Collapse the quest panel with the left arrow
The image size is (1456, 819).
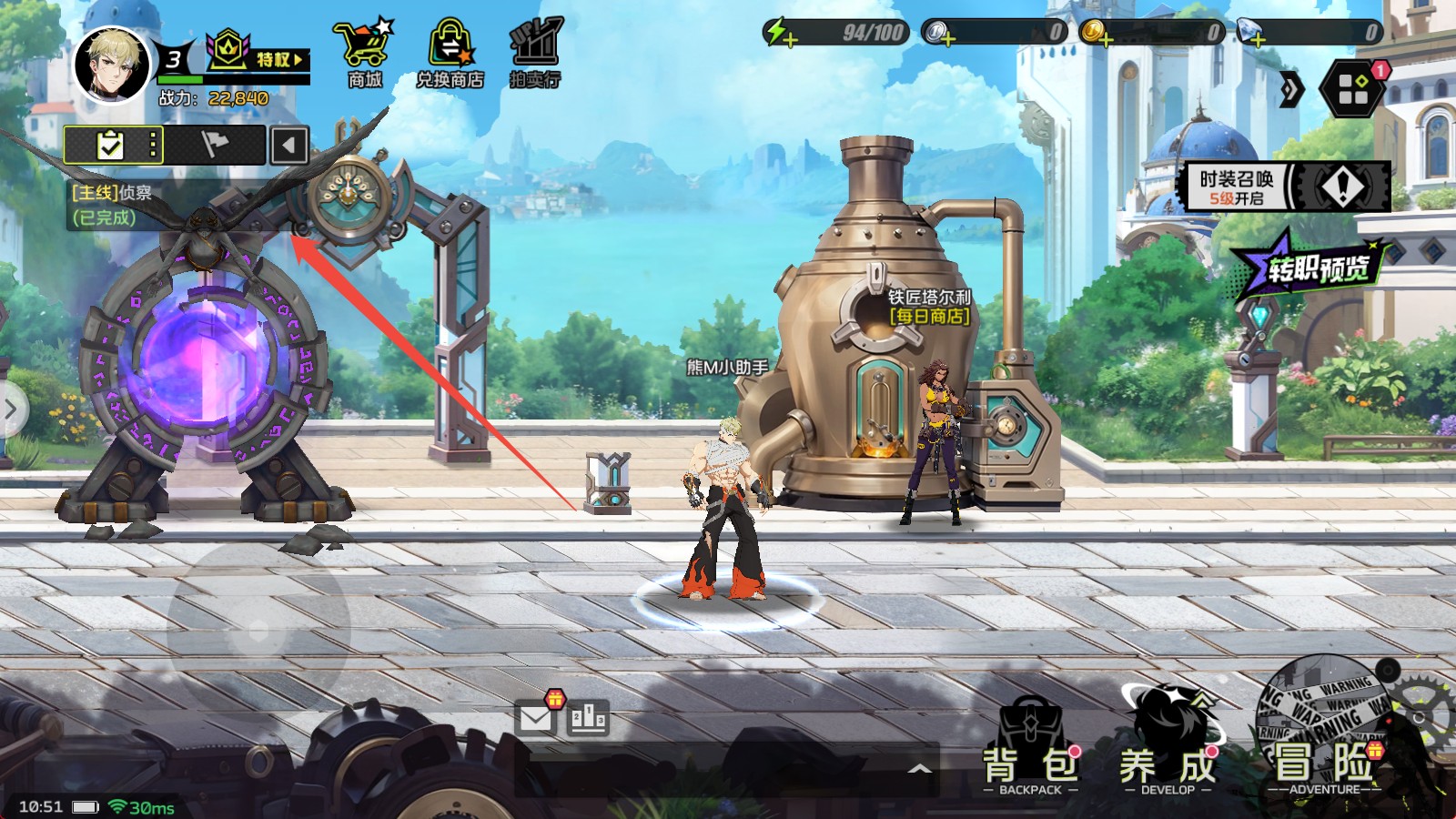click(289, 145)
